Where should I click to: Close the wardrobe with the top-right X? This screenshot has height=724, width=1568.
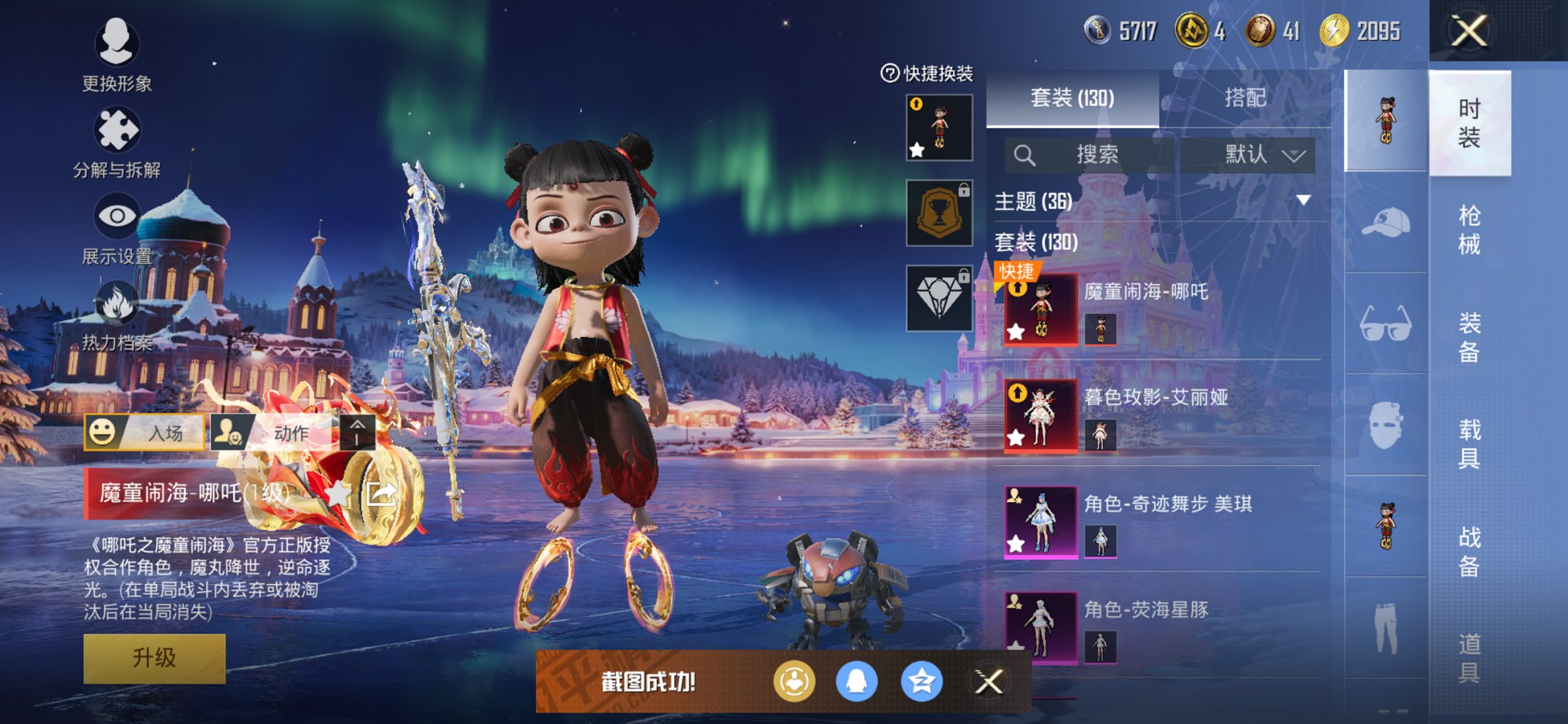pyautogui.click(x=1469, y=31)
